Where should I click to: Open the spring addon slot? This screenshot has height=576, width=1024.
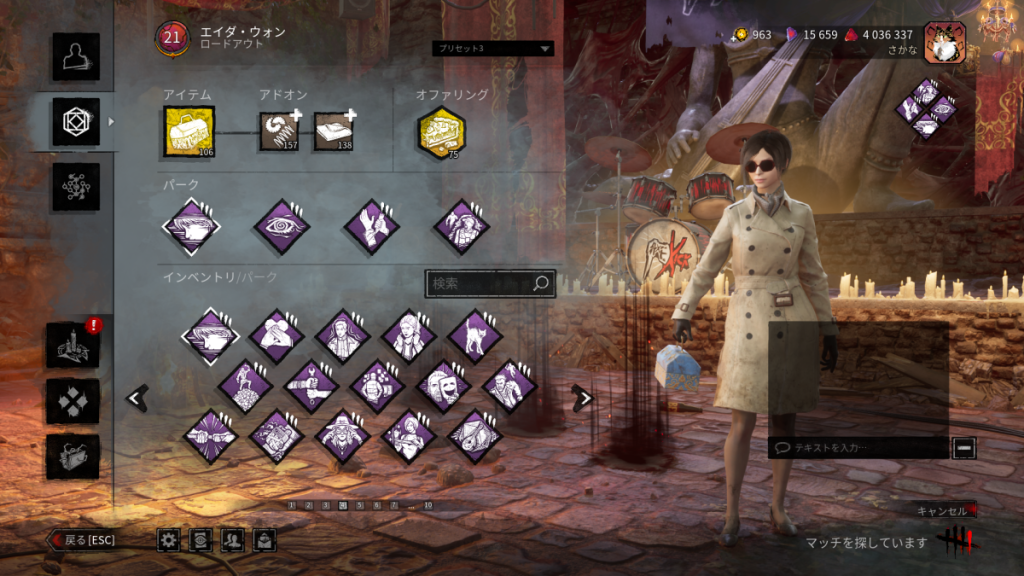(280, 132)
